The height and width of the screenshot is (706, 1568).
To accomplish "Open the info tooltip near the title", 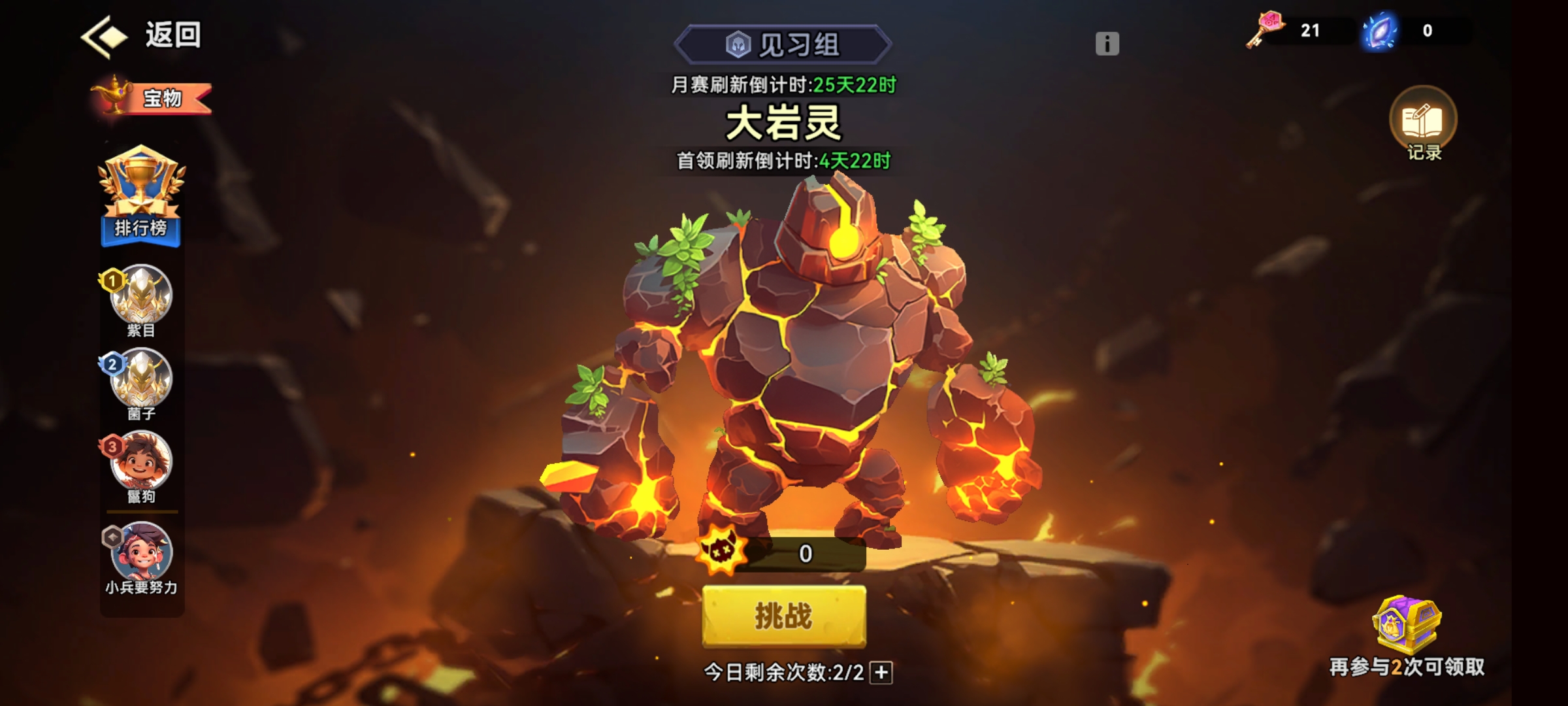I will point(1107,43).
